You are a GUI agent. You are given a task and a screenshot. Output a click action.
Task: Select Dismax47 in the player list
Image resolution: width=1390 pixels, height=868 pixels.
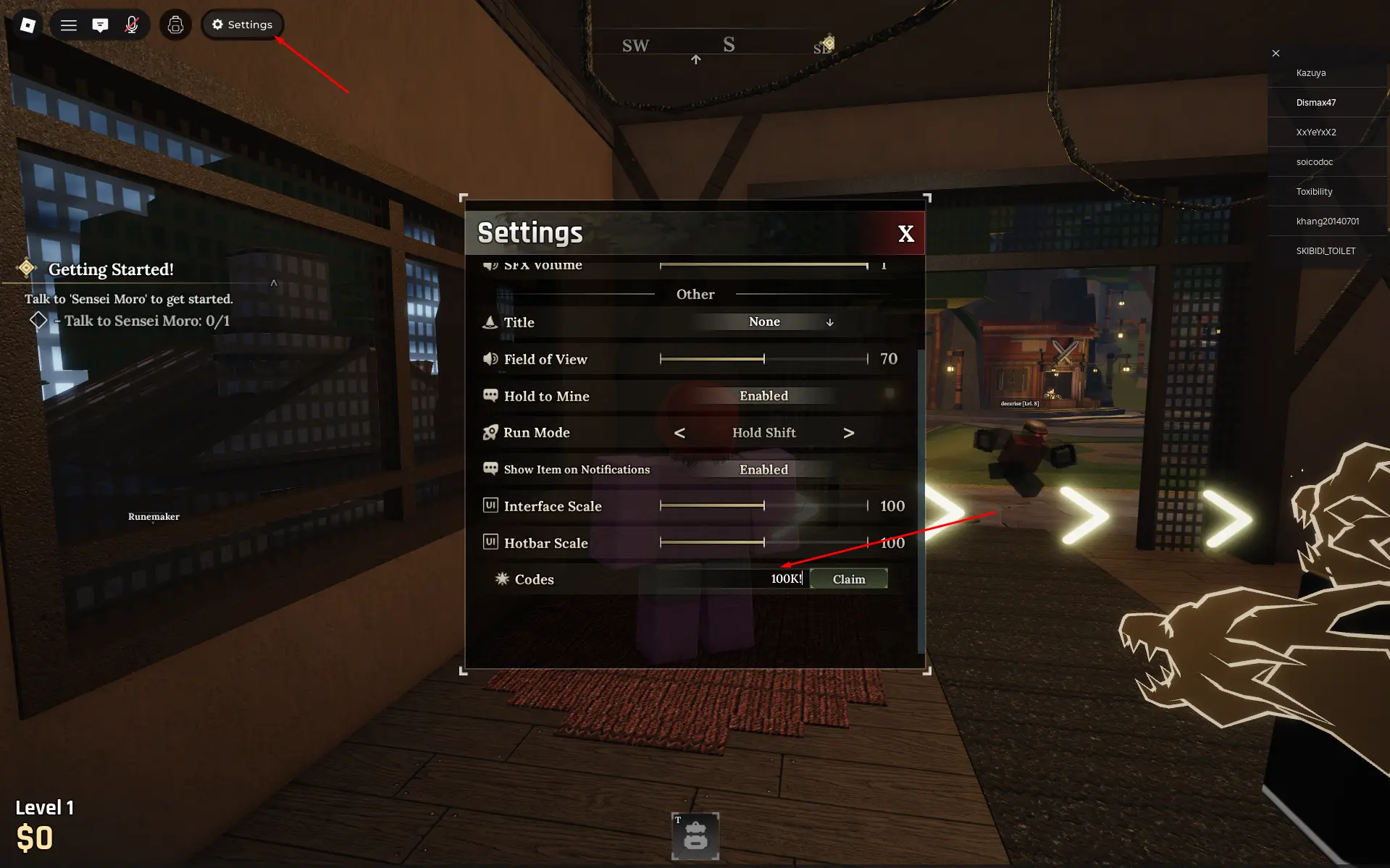(1316, 102)
